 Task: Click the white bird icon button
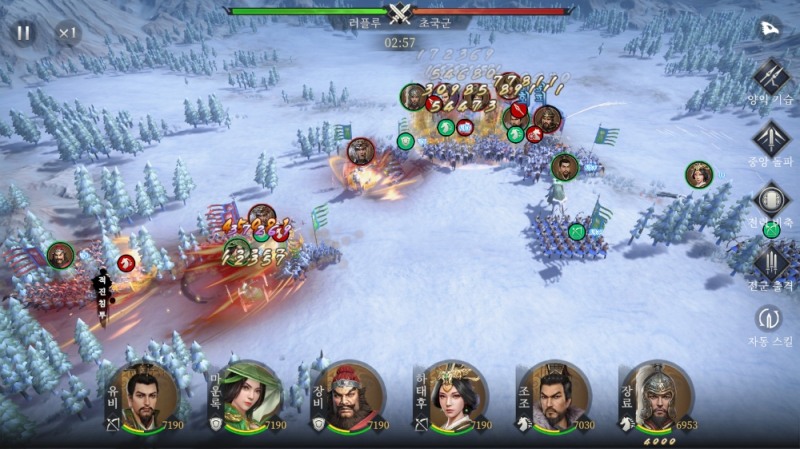tap(772, 28)
